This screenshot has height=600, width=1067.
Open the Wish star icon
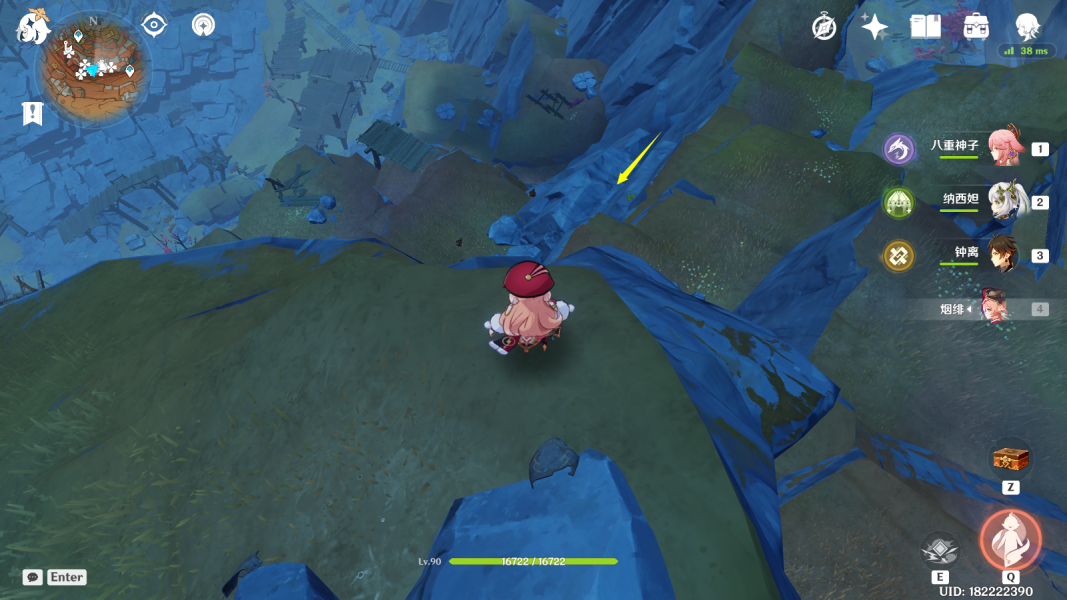(x=875, y=27)
